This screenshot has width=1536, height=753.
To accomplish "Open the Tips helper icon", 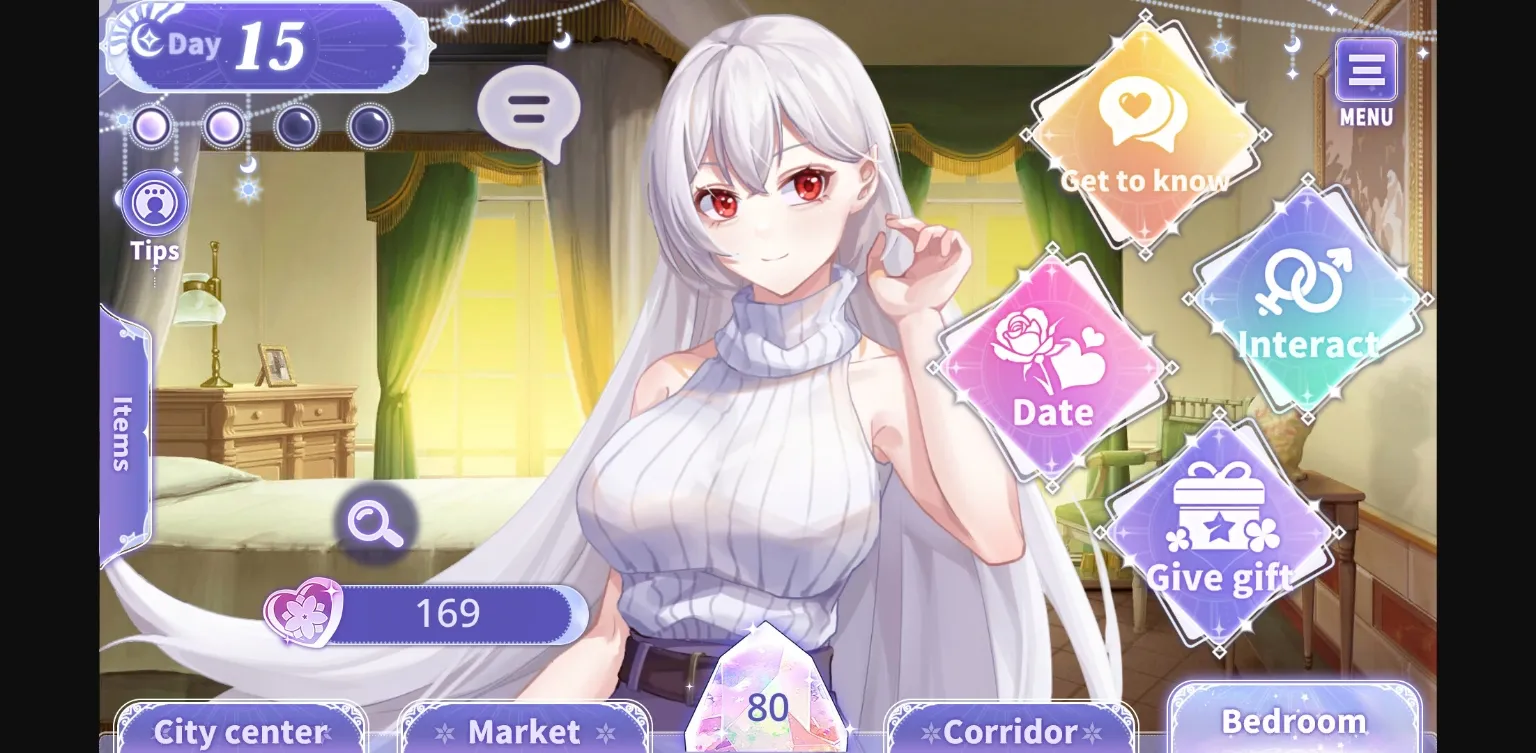I will (x=154, y=203).
